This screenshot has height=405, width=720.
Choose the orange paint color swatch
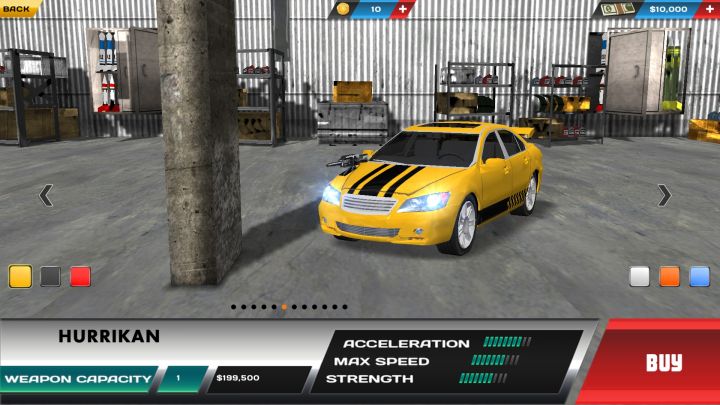click(670, 276)
